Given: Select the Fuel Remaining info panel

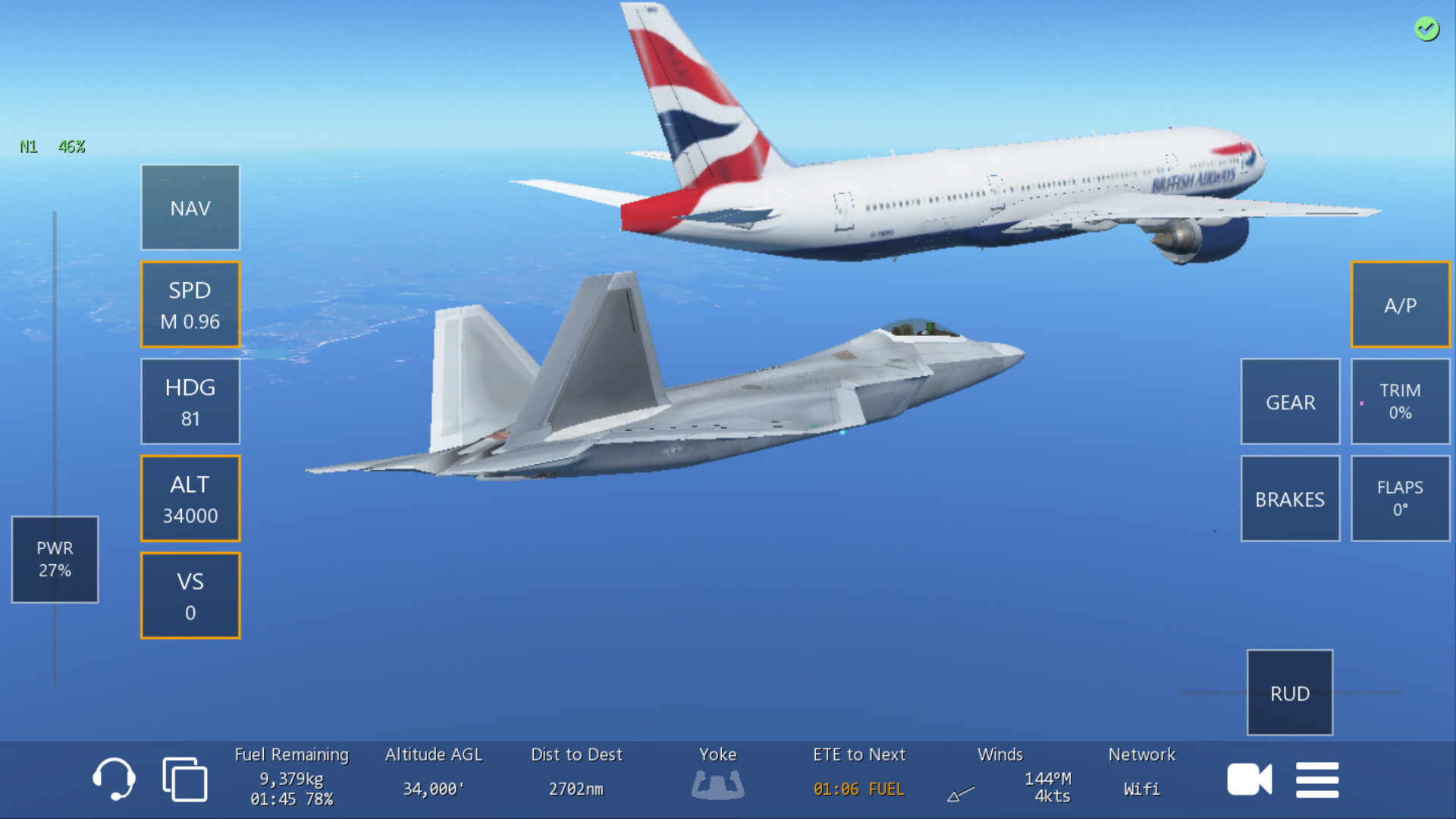Looking at the screenshot, I should (291, 777).
